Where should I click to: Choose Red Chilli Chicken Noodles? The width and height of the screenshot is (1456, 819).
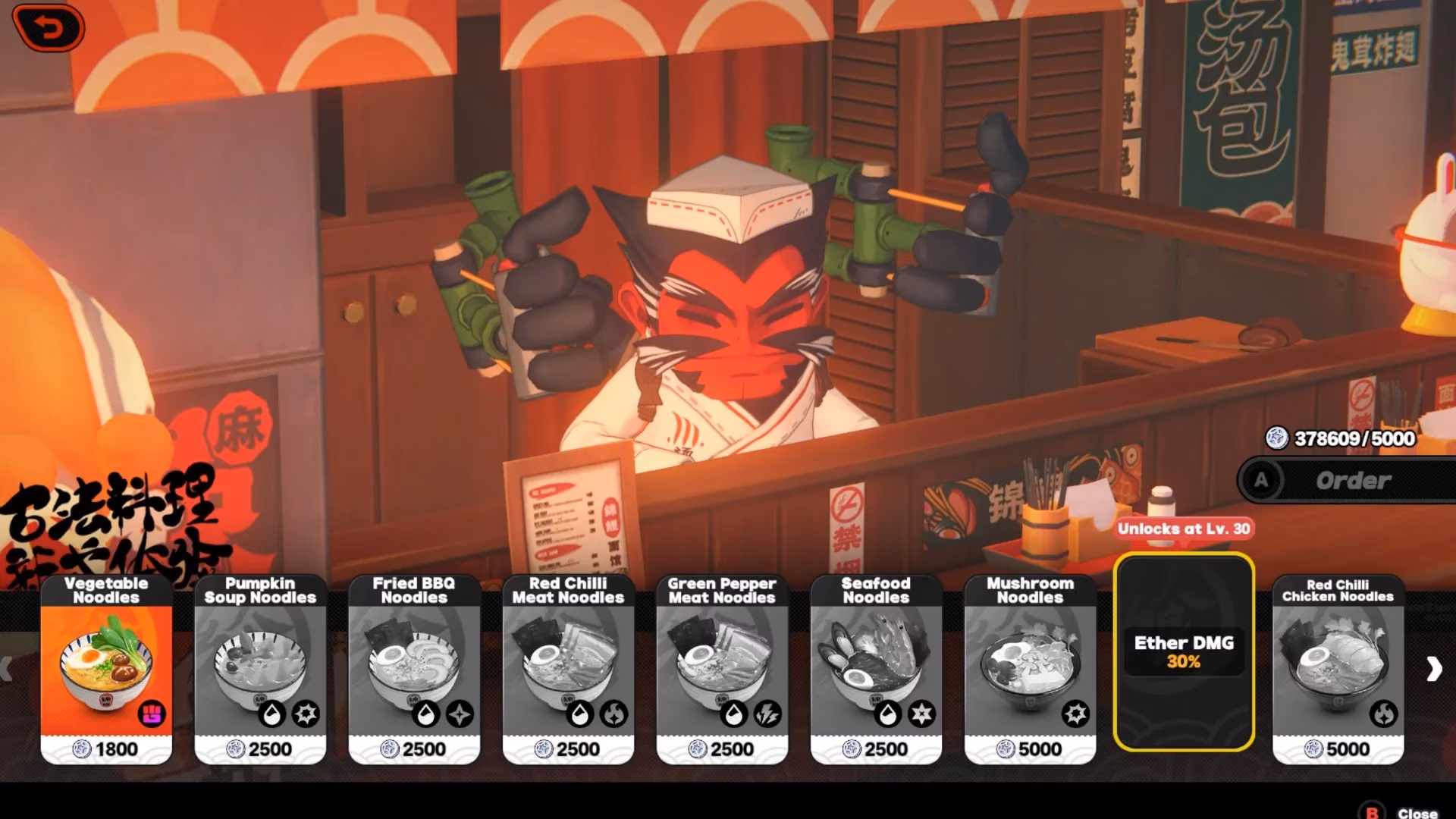point(1338,669)
